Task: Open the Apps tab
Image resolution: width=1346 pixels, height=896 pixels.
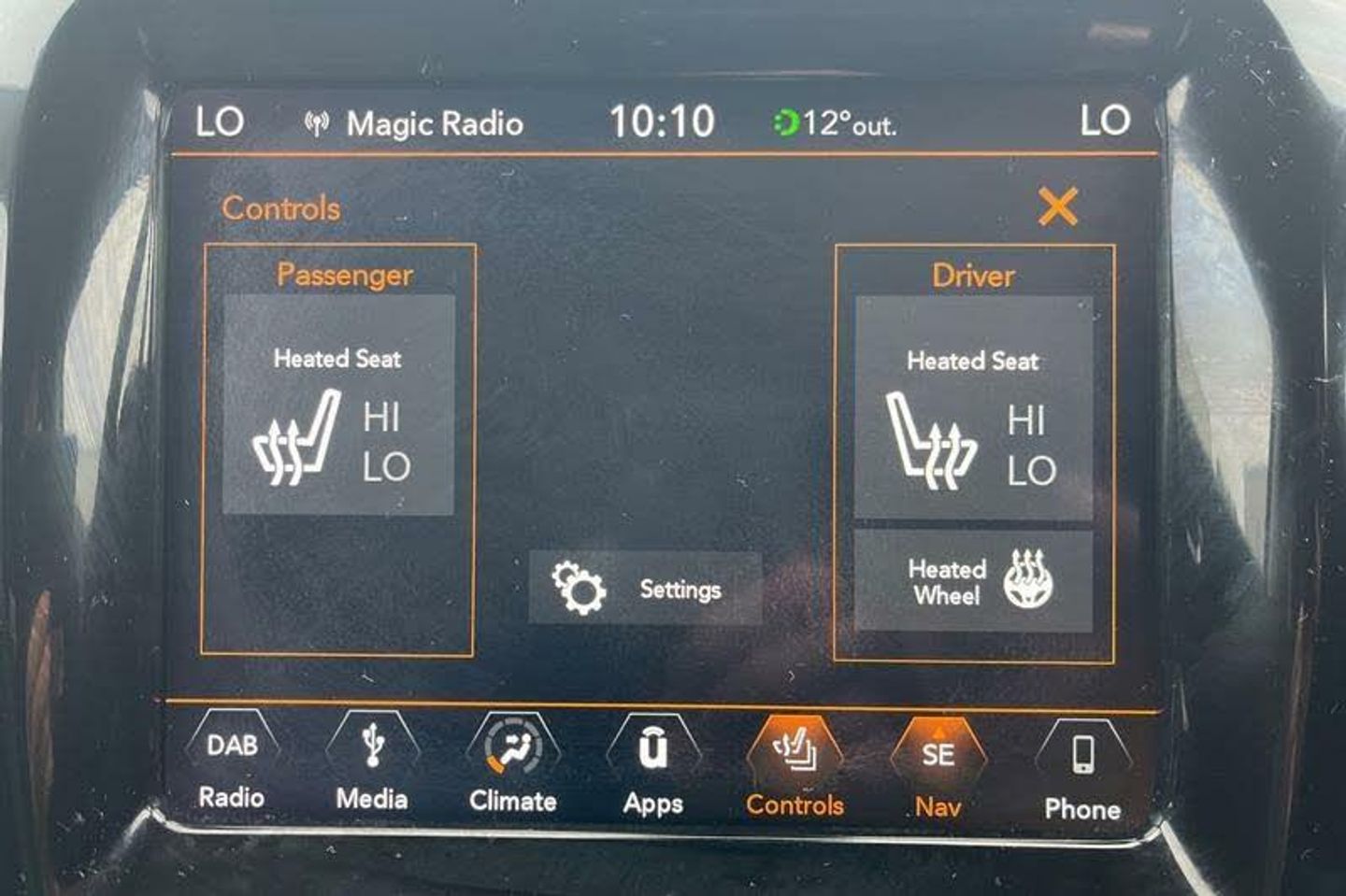Action: 653,770
